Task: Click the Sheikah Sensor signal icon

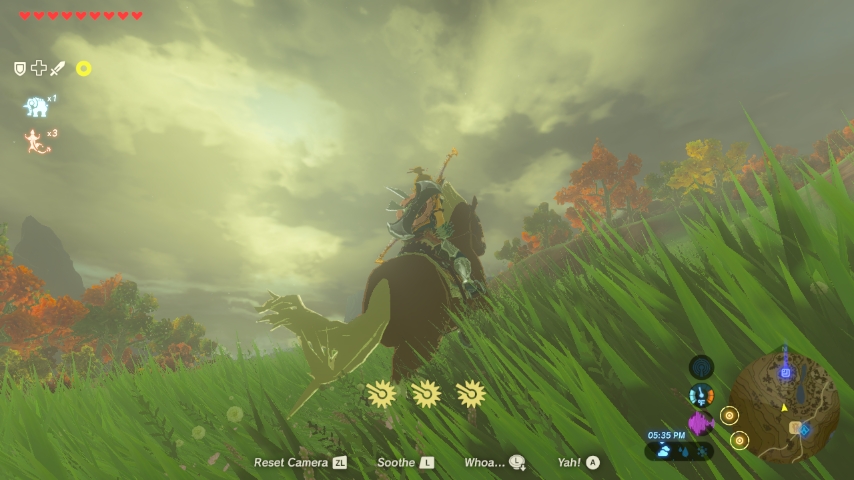Action: pyautogui.click(x=702, y=367)
